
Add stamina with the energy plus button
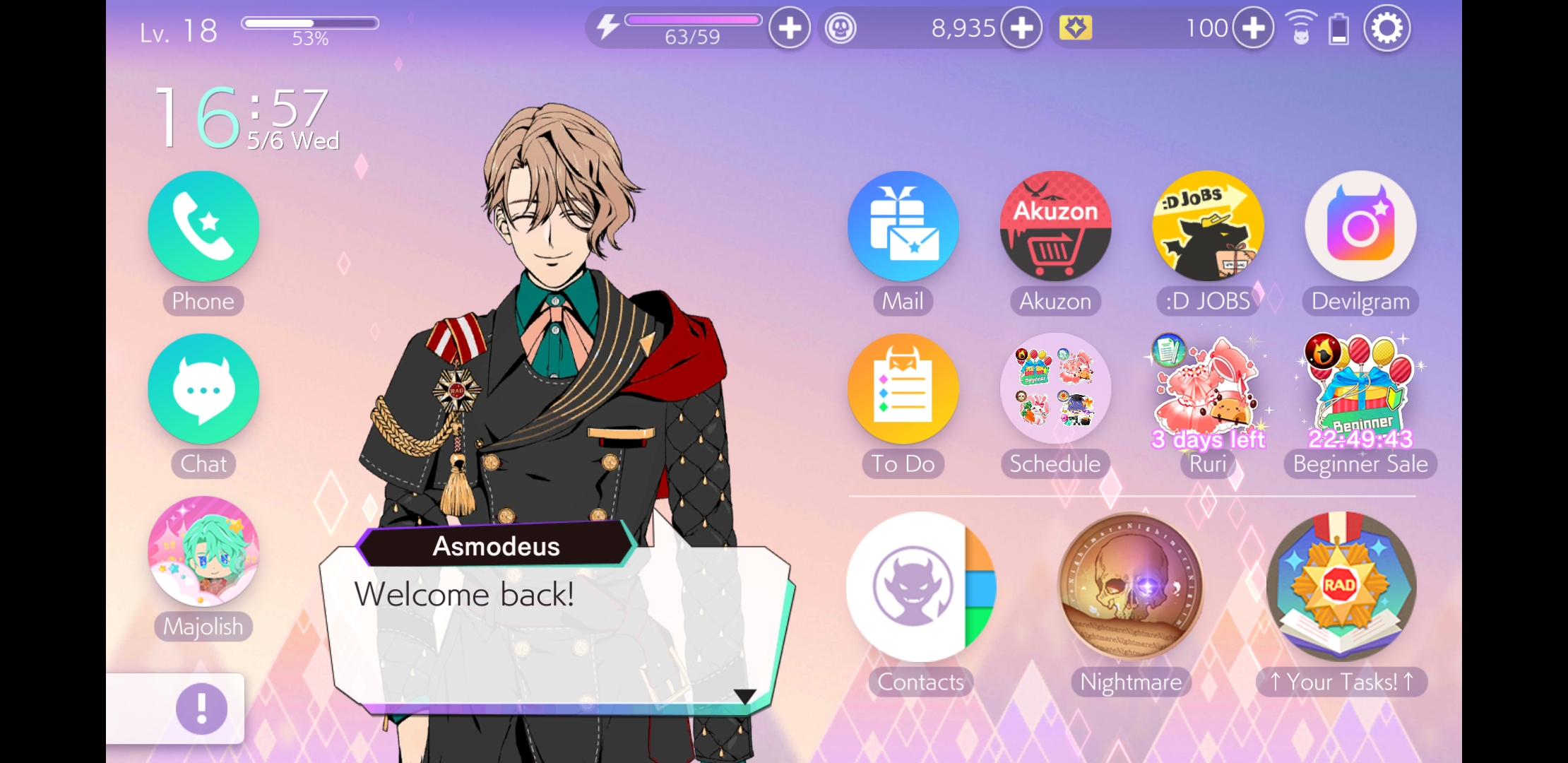pos(790,29)
